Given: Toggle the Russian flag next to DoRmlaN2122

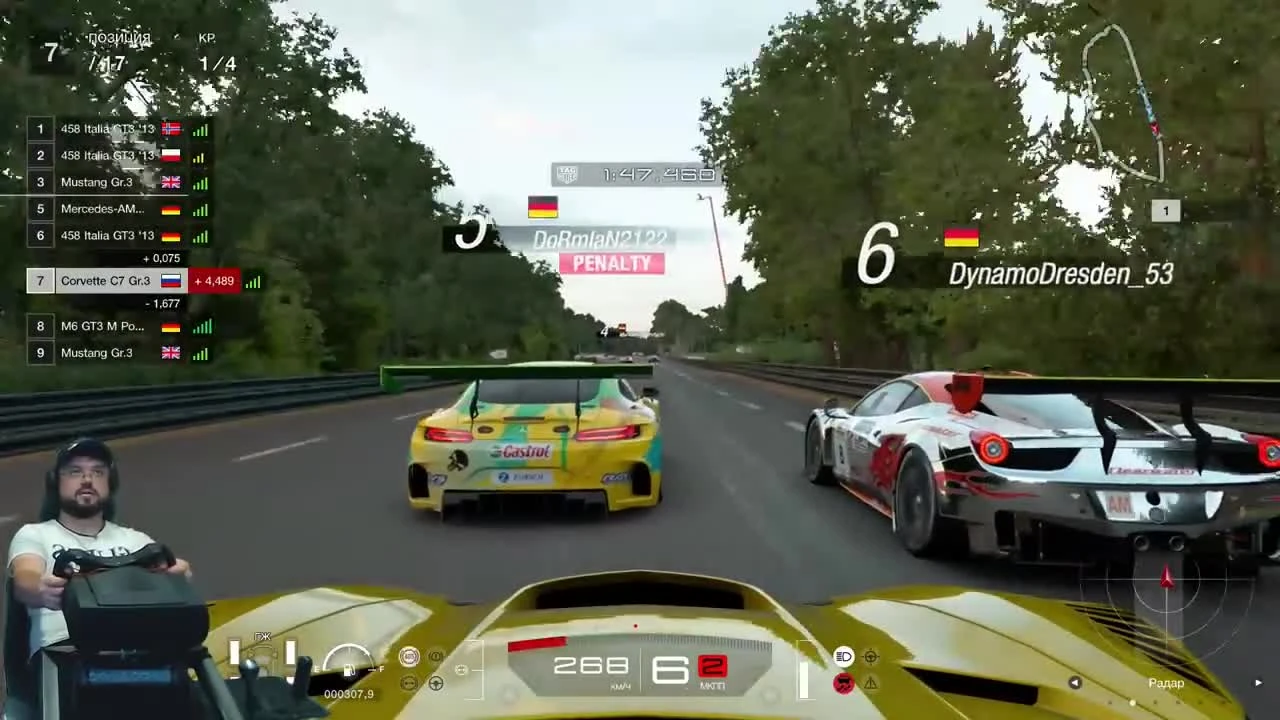Looking at the screenshot, I should 541,208.
